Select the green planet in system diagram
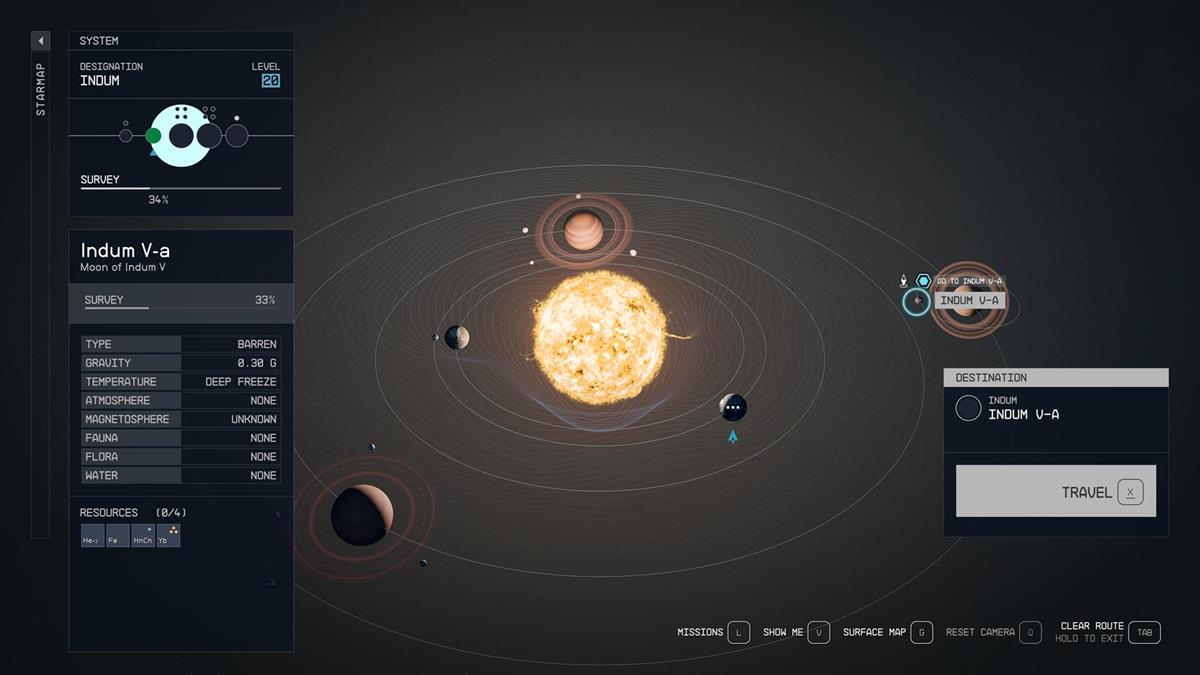Screen dimensions: 1200x675 [x=153, y=135]
